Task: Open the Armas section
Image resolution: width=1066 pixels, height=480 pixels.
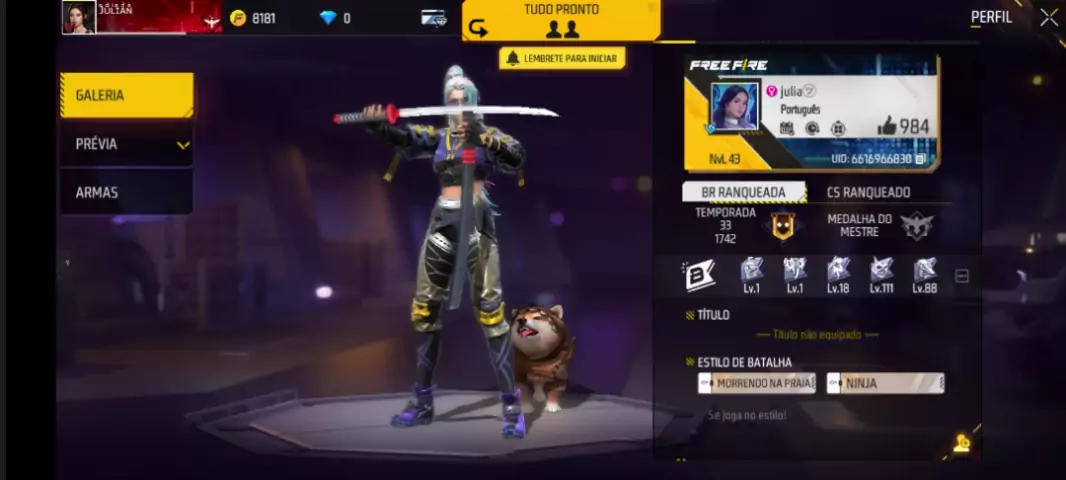Action: 126,192
